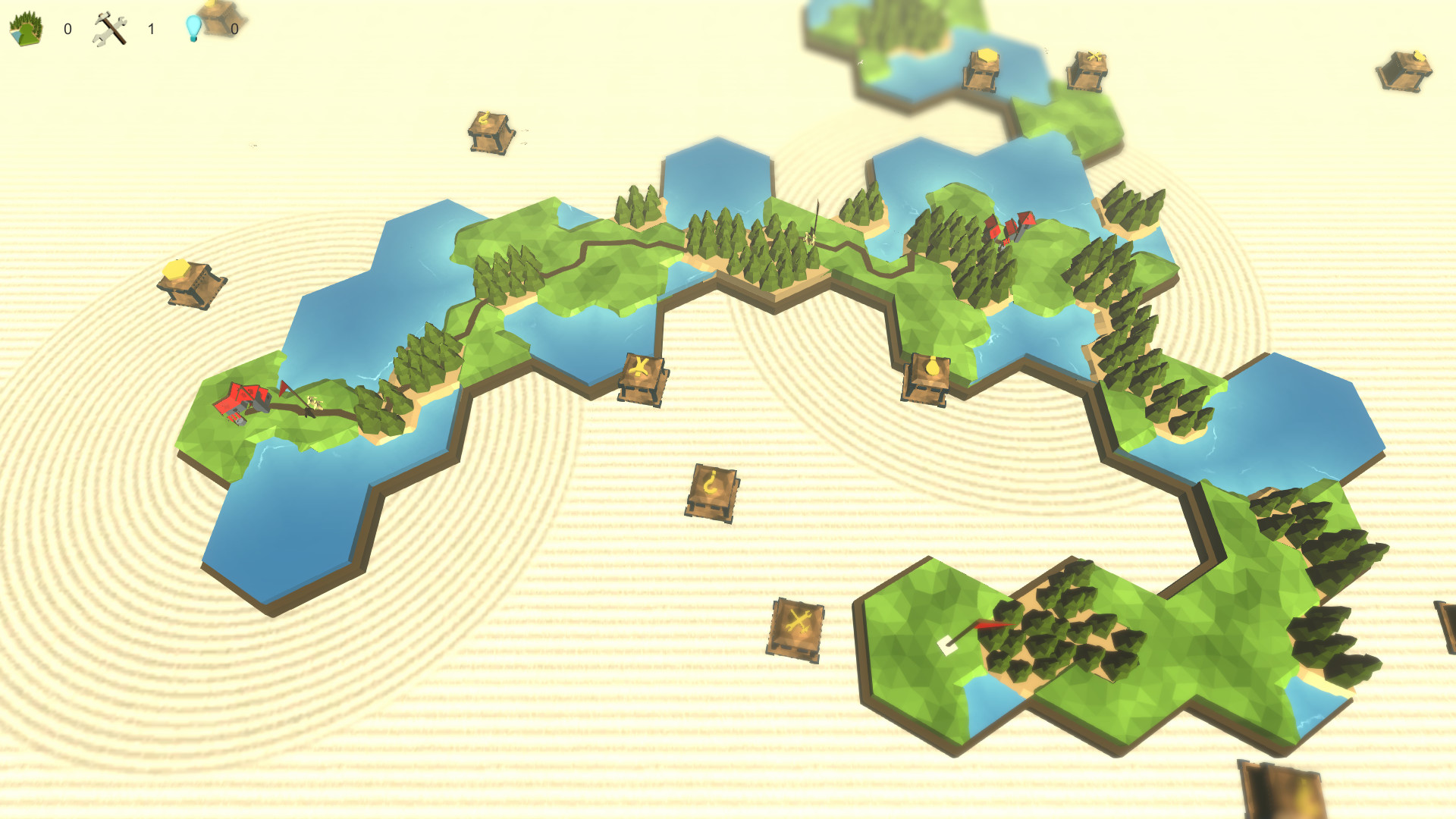Click the white placeholder tile with red flag
Image resolution: width=1456 pixels, height=819 pixels.
pyautogui.click(x=946, y=643)
